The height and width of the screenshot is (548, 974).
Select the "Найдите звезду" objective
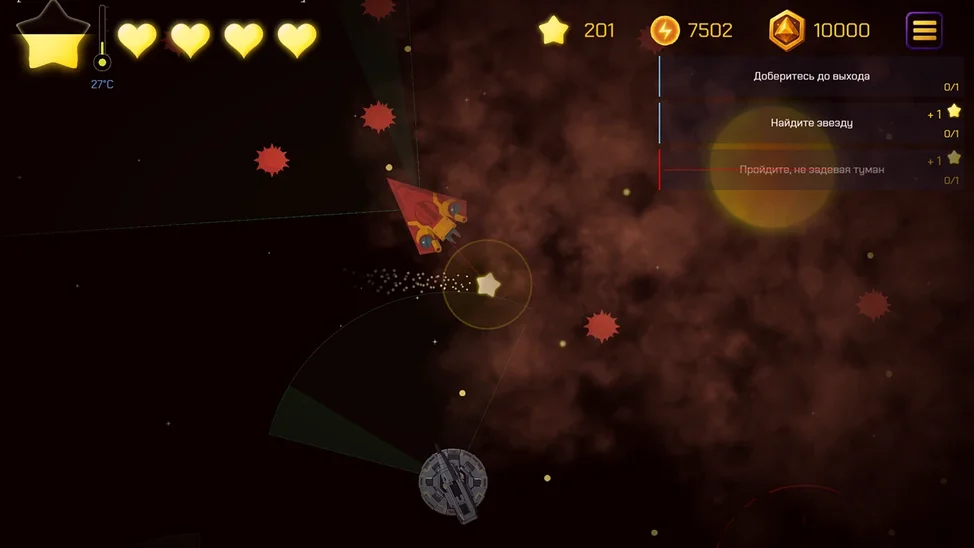click(811, 123)
